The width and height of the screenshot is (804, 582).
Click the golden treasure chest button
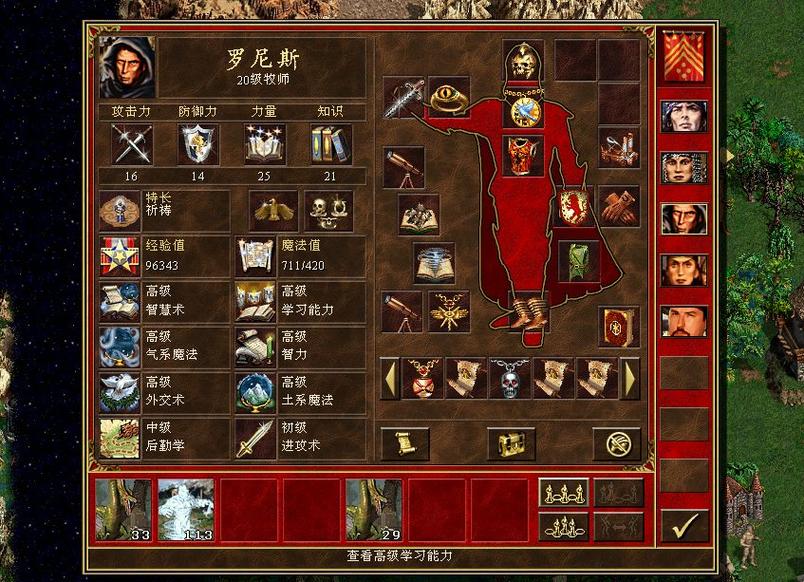coord(511,443)
